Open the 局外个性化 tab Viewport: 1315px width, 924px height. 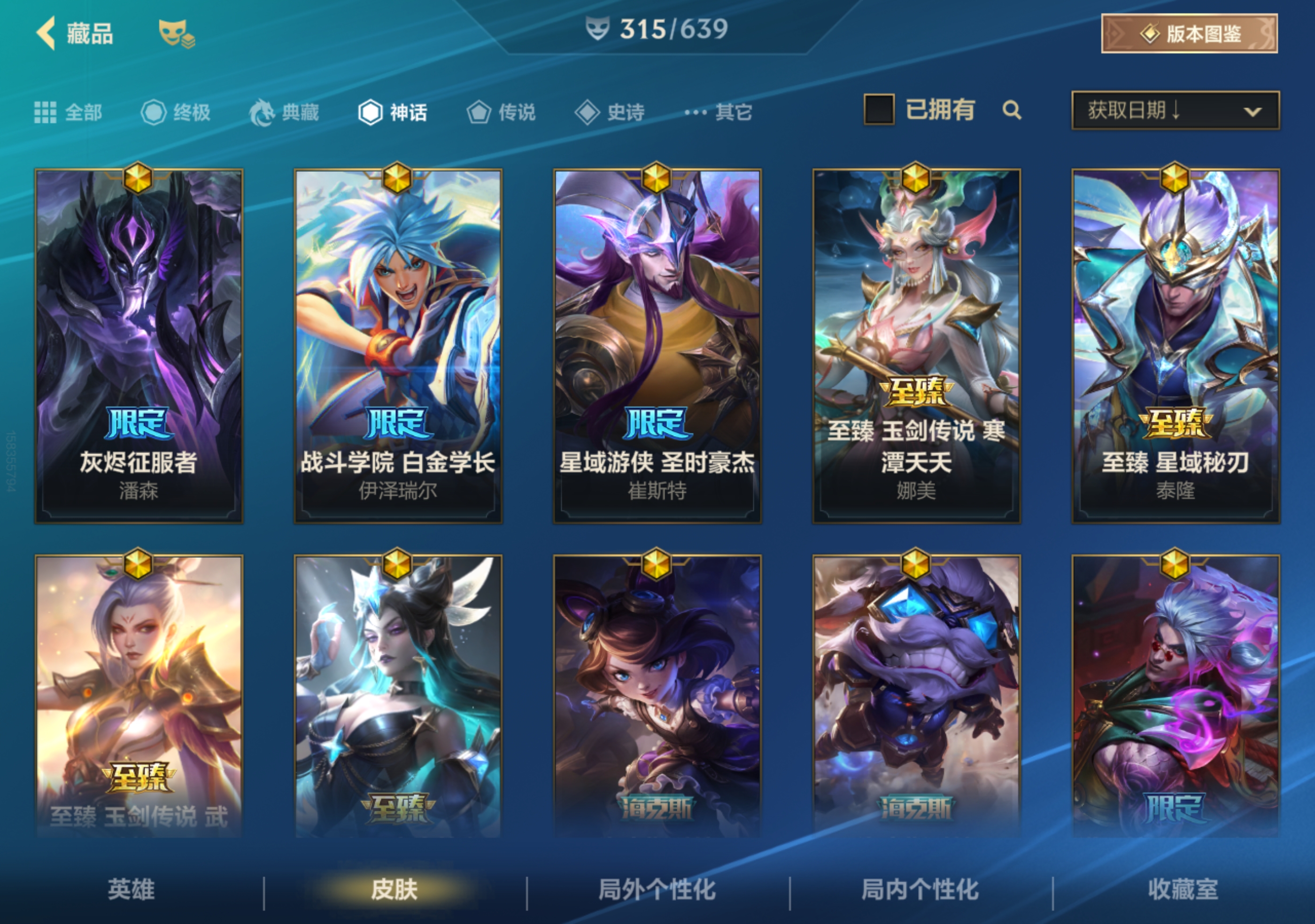tap(657, 890)
